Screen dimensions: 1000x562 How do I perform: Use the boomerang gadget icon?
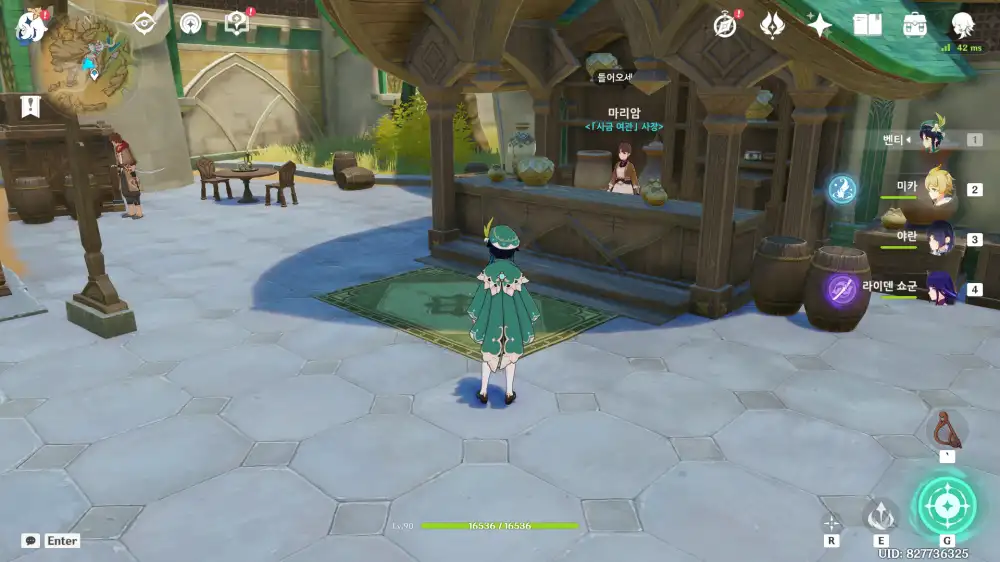click(x=945, y=429)
